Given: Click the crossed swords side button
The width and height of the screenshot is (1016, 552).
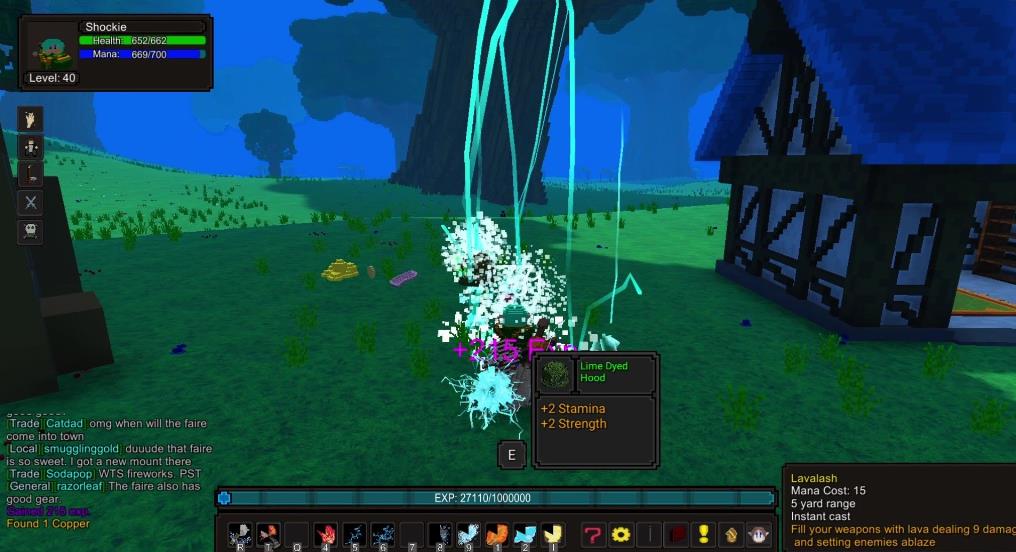Looking at the screenshot, I should 32,203.
